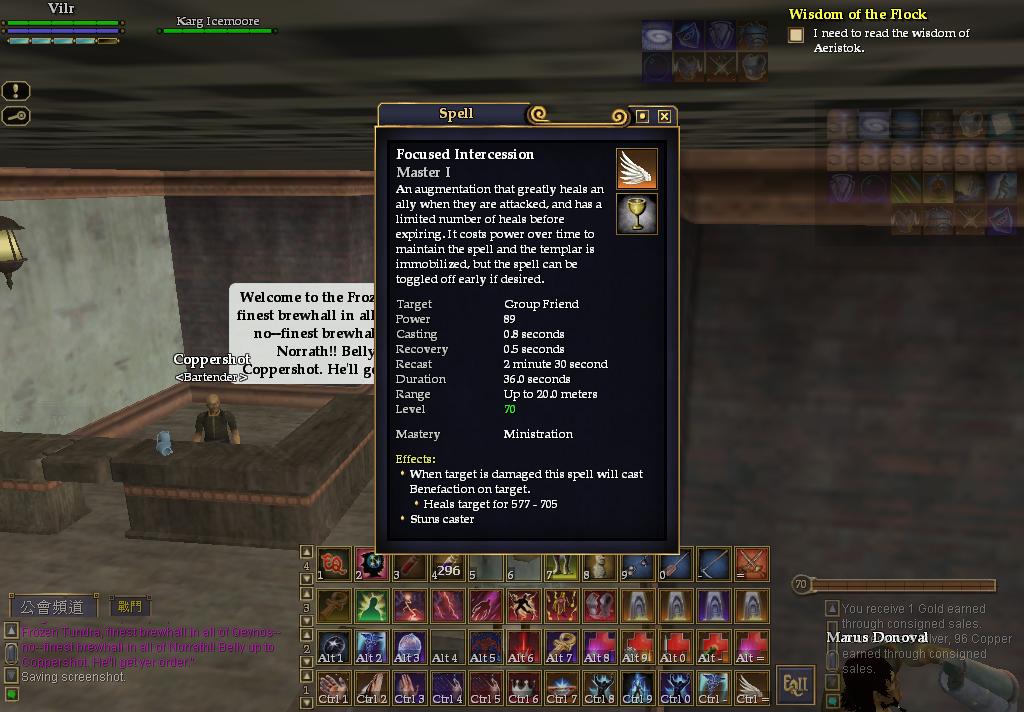Select the crossed swords slot on top hotbar
1024x712 pixels.
751,564
